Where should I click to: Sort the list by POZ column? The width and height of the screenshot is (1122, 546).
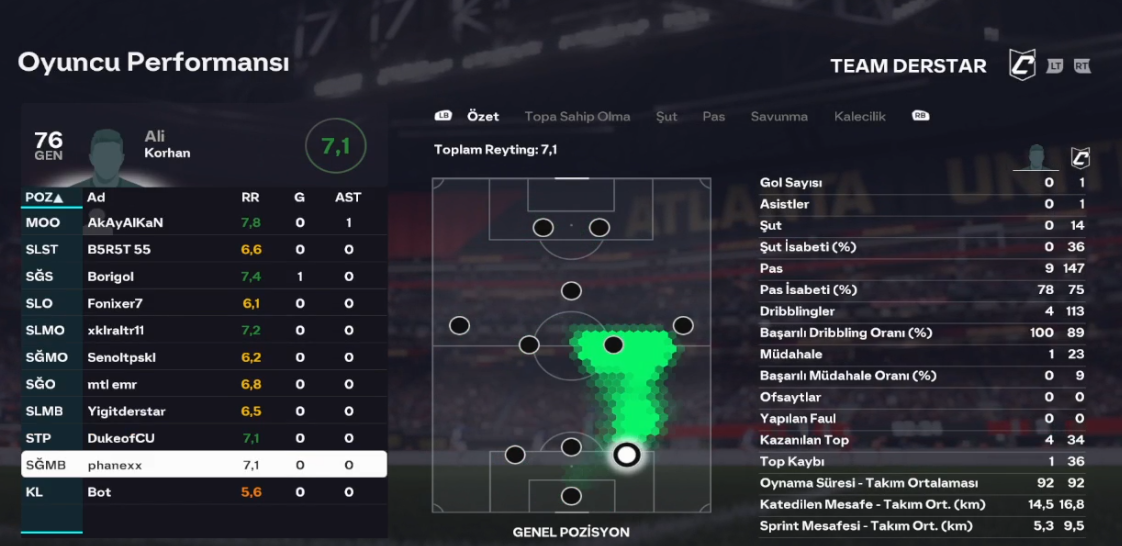point(44,197)
